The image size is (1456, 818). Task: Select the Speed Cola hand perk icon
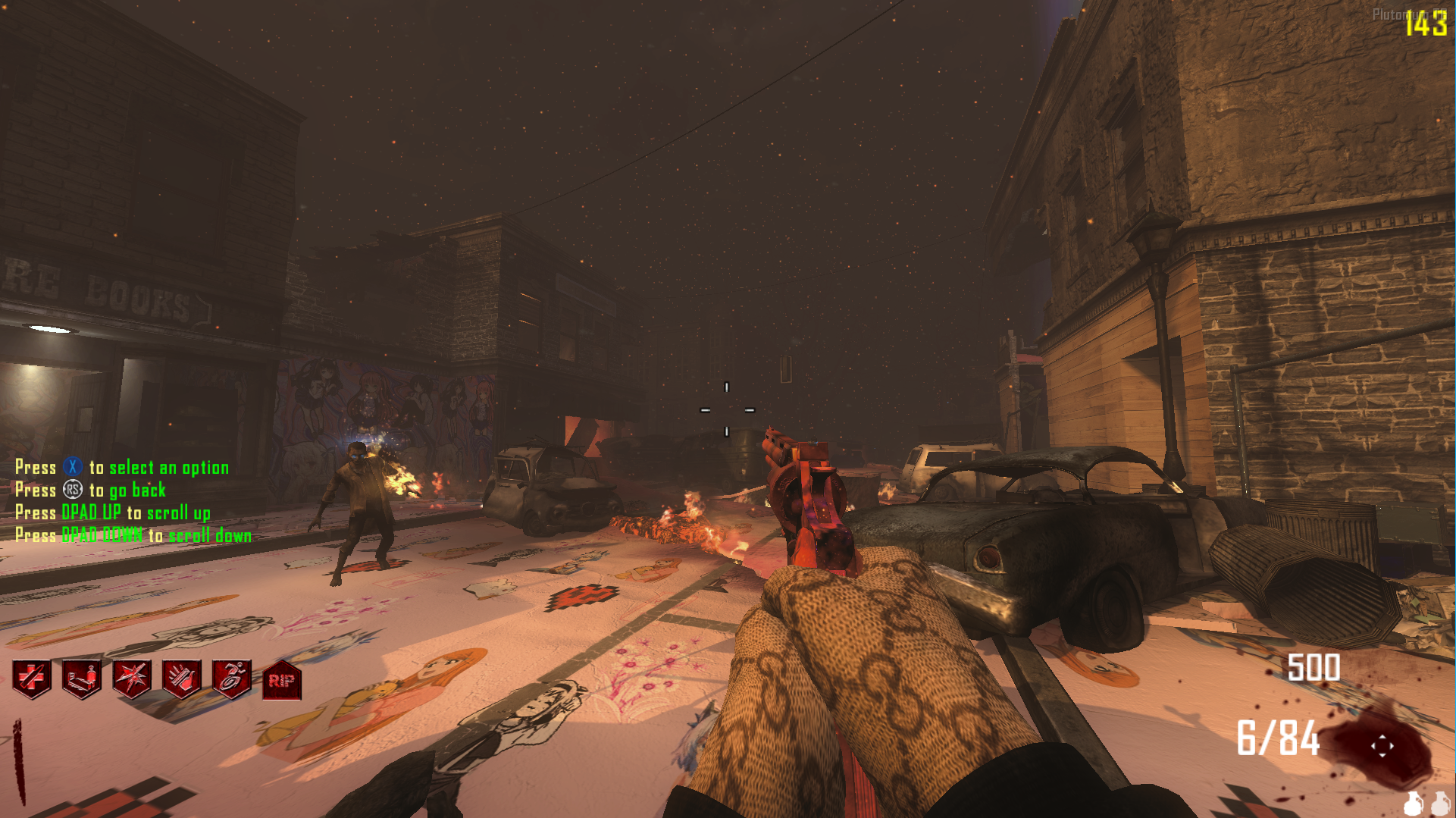(x=182, y=679)
